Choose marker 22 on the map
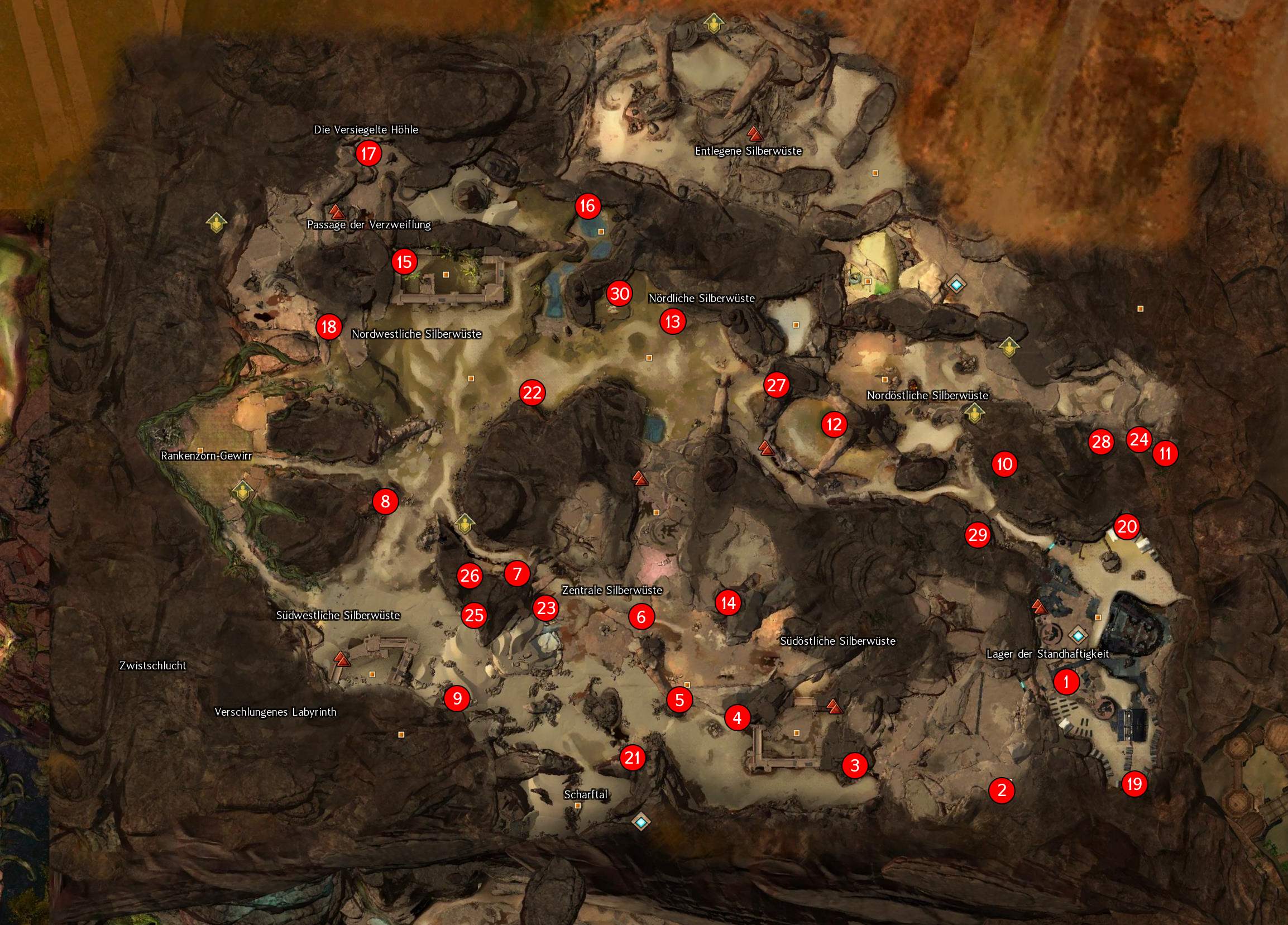Screen dimensions: 1288x925 pyautogui.click(x=532, y=392)
